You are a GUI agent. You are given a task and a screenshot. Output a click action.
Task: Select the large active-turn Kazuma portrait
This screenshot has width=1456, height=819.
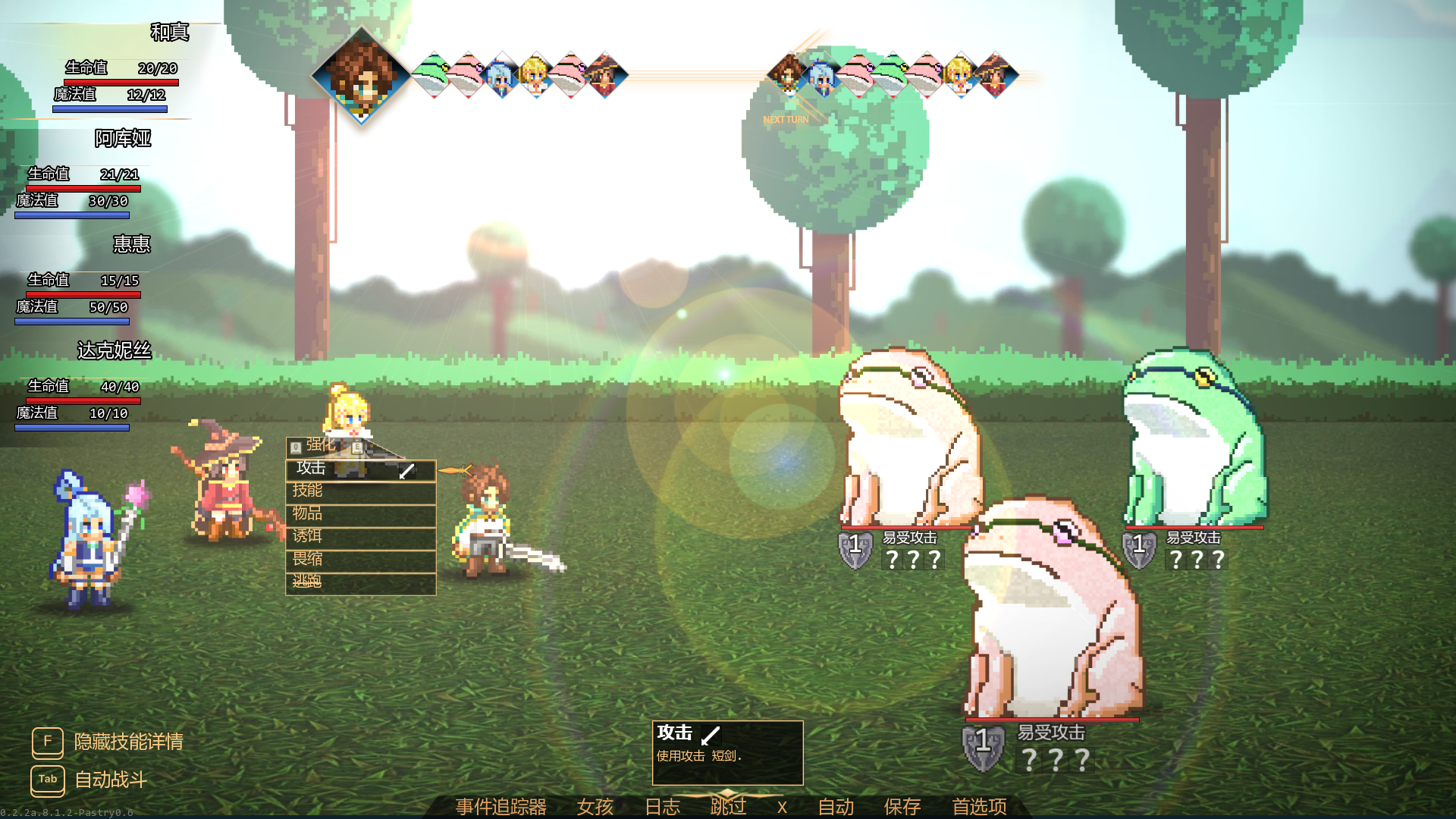[362, 76]
